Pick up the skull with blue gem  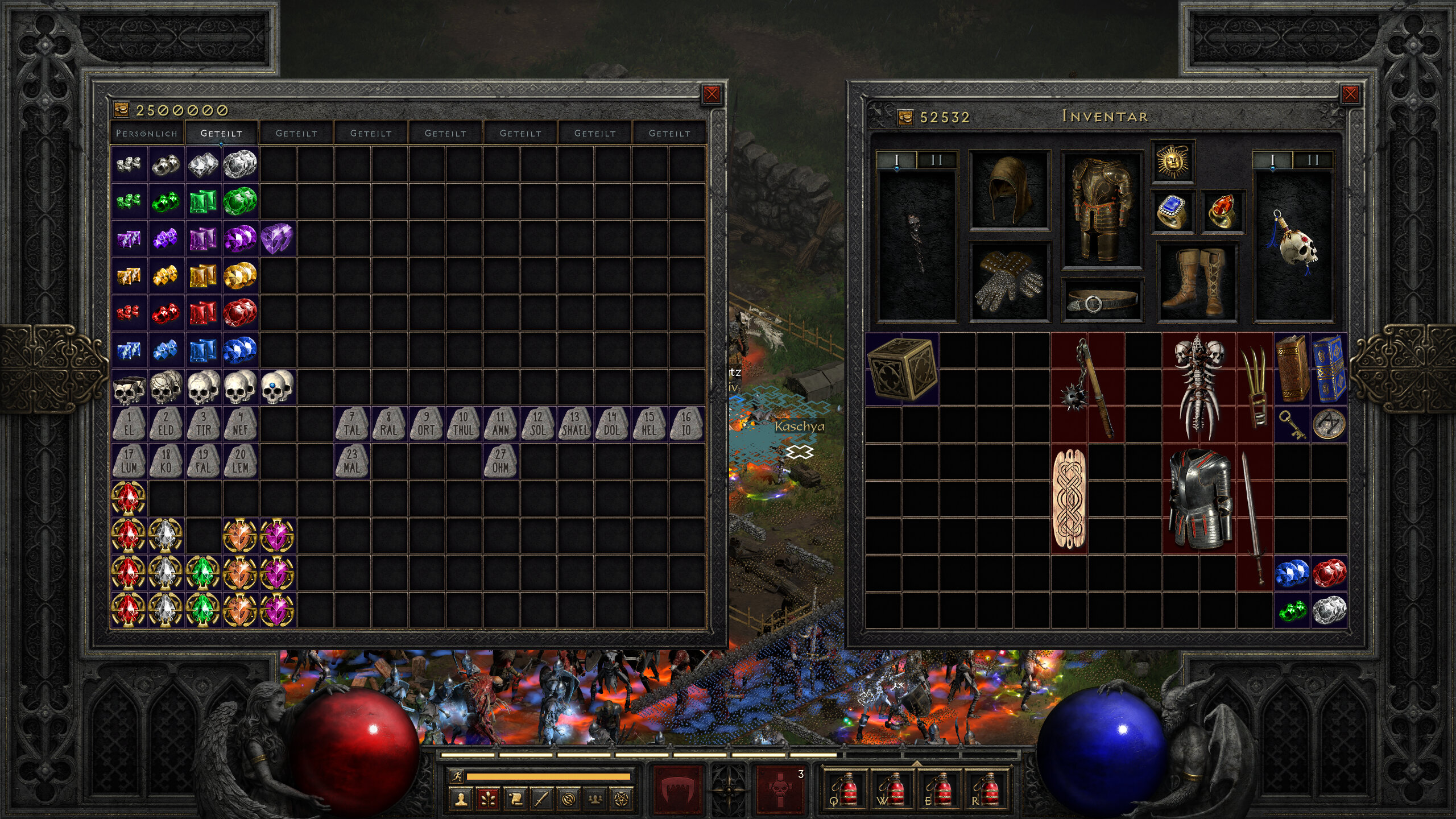tap(277, 387)
